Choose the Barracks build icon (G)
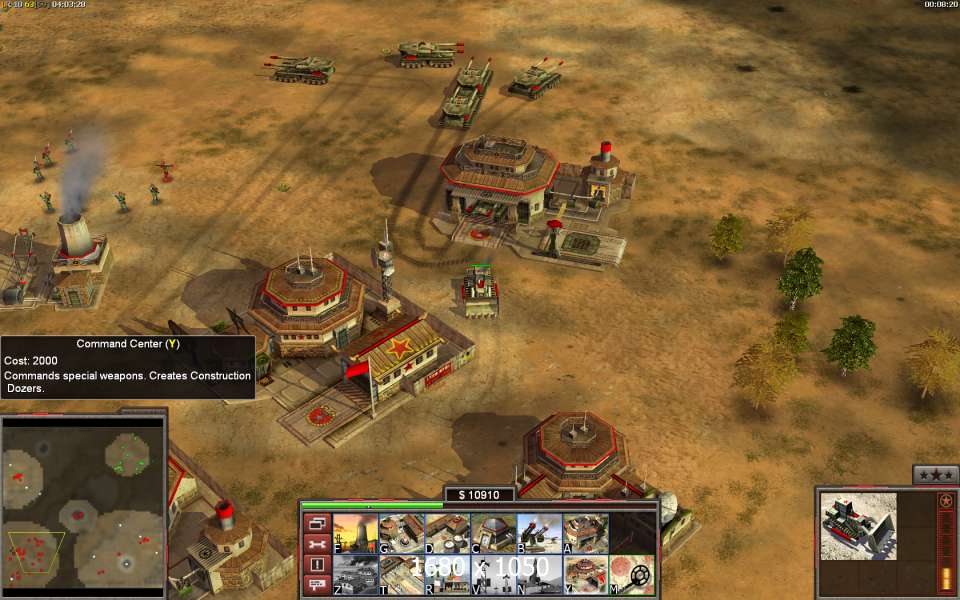 click(401, 534)
